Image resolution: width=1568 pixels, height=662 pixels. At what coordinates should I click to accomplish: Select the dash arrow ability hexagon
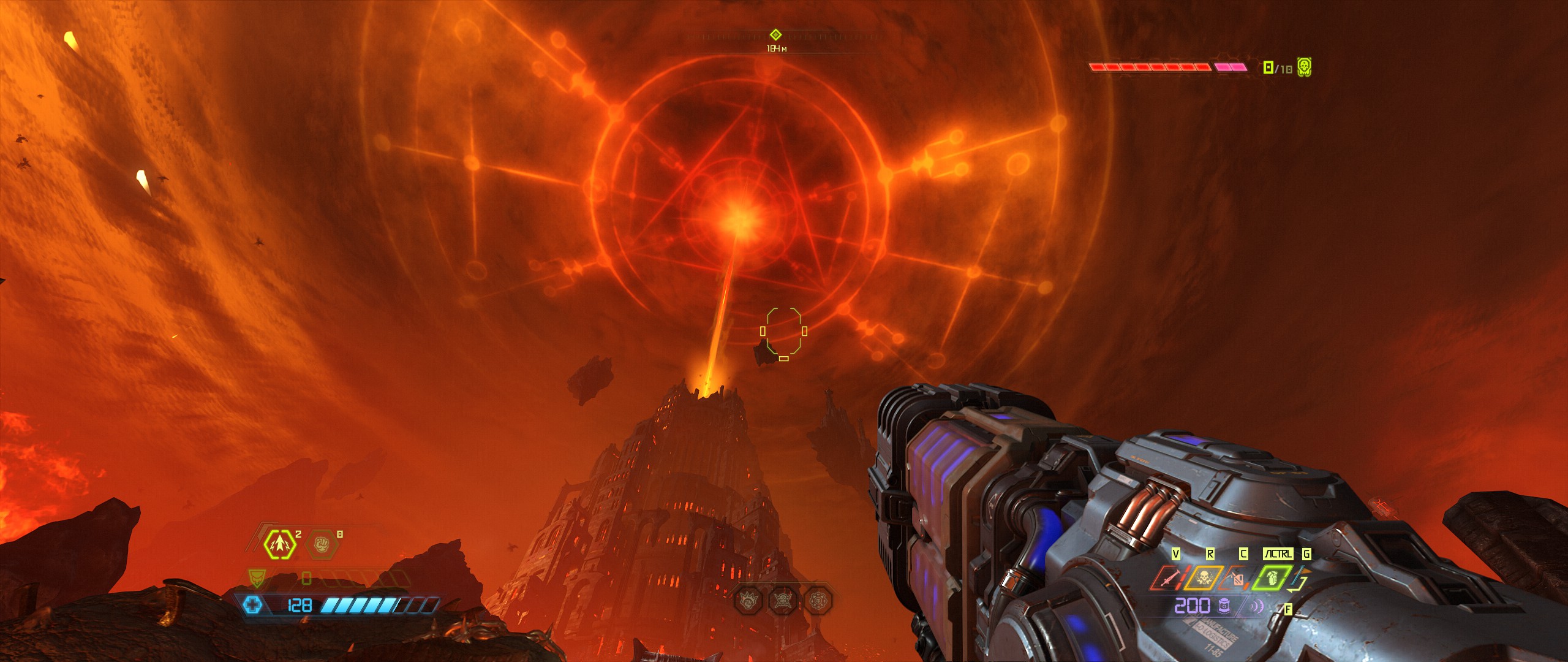[x=280, y=544]
